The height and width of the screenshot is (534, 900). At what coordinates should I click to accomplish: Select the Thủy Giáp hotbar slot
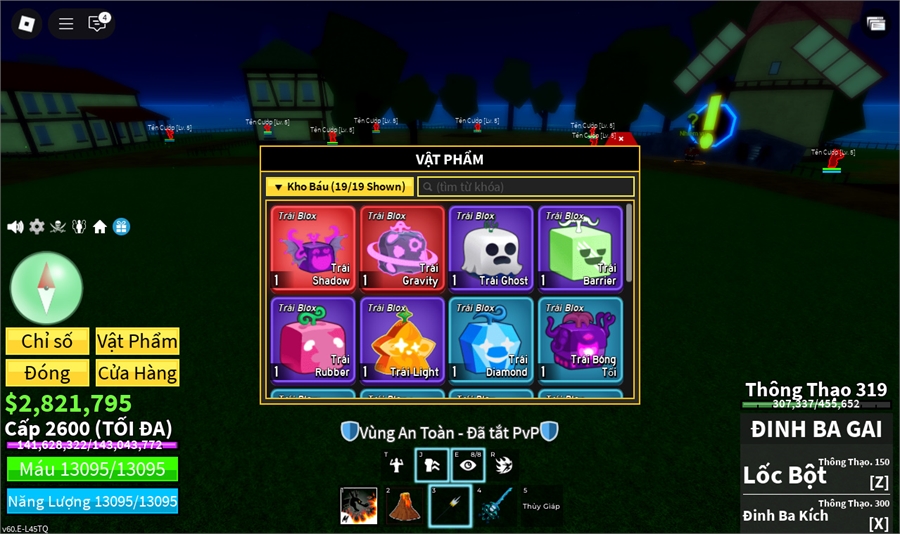tap(540, 506)
